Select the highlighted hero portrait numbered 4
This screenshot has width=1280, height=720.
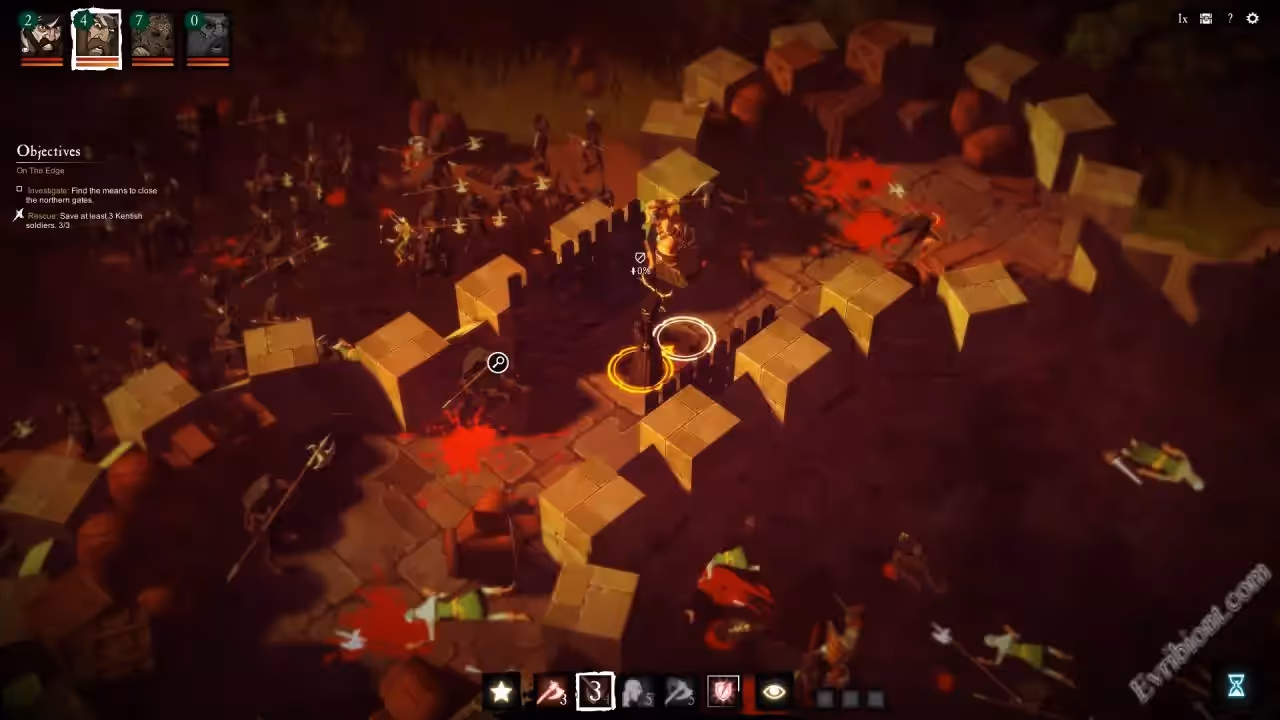click(97, 38)
